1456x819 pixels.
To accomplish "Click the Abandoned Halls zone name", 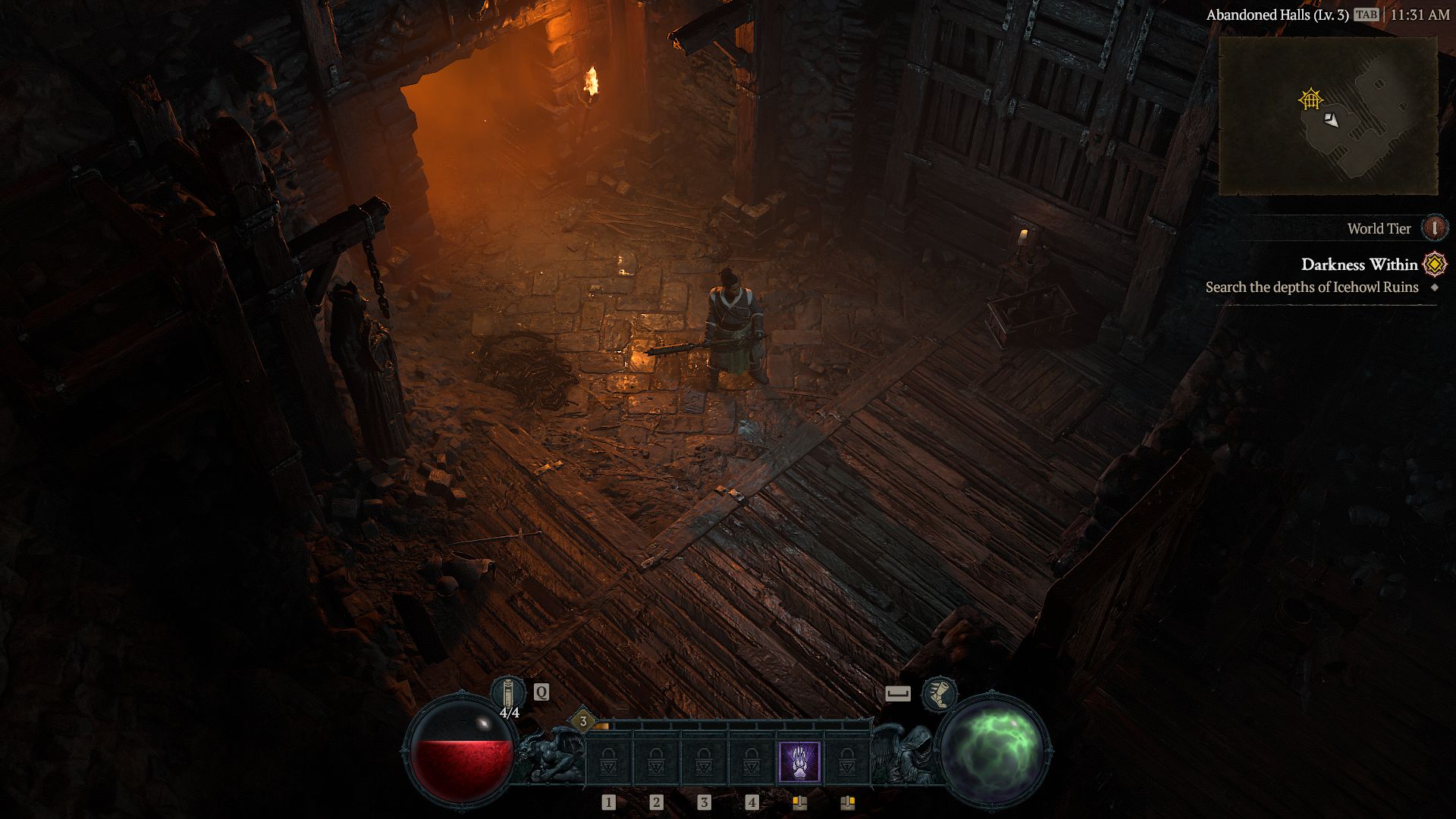I will (1277, 15).
